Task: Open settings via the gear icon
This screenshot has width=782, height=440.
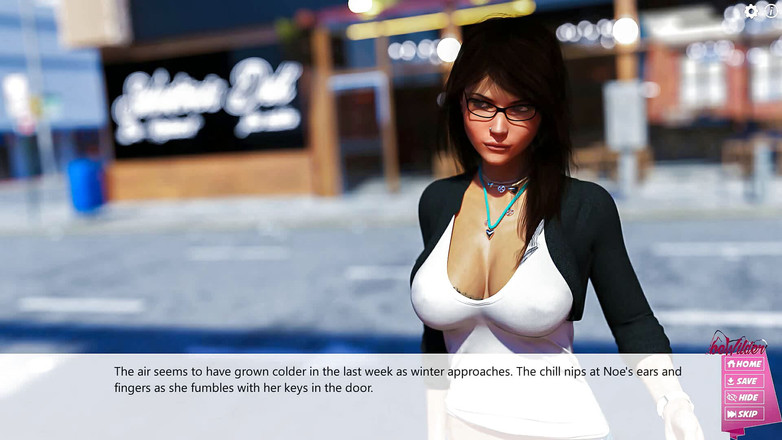Action: coord(752,11)
